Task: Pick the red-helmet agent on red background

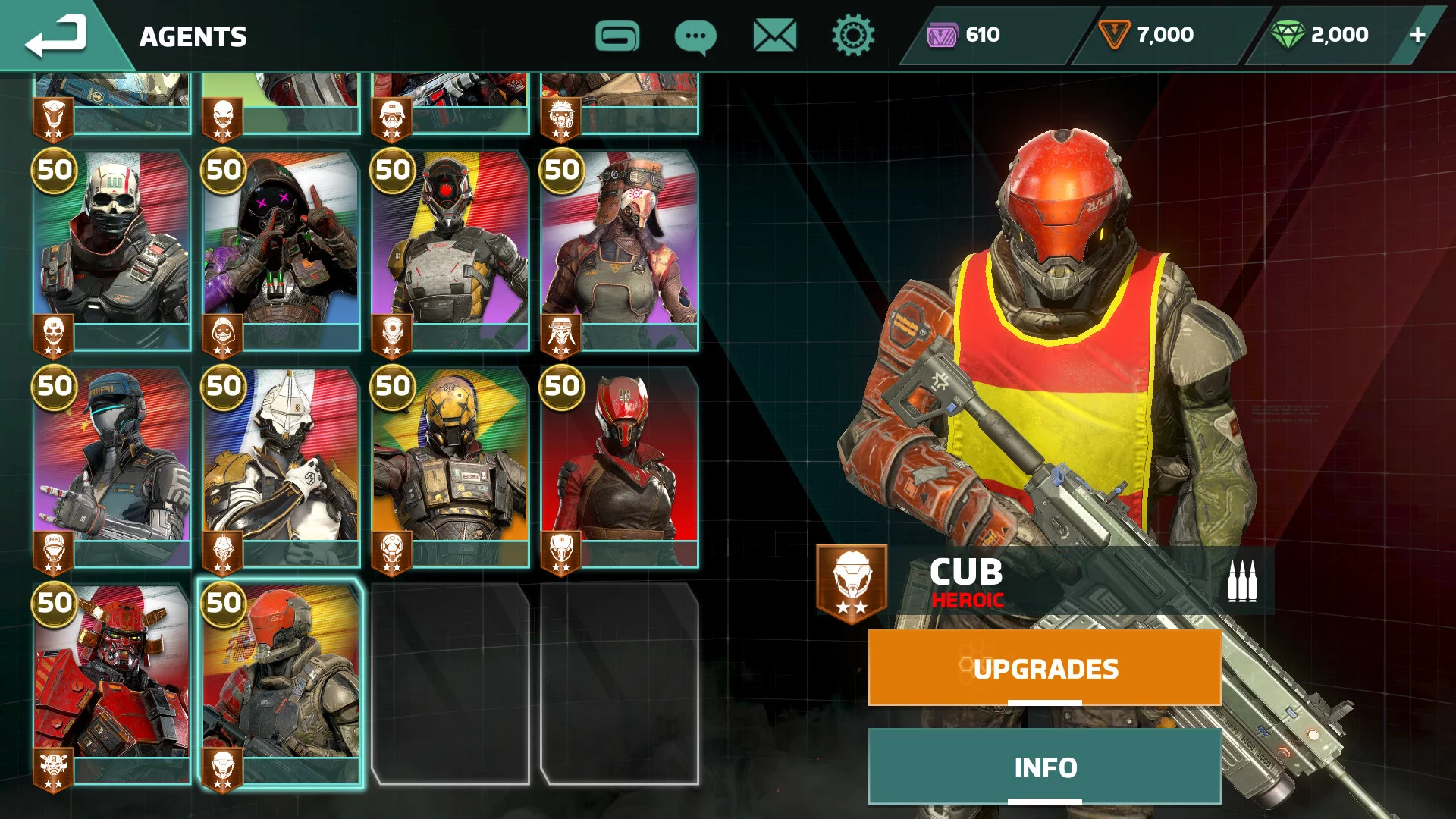Action: click(620, 466)
